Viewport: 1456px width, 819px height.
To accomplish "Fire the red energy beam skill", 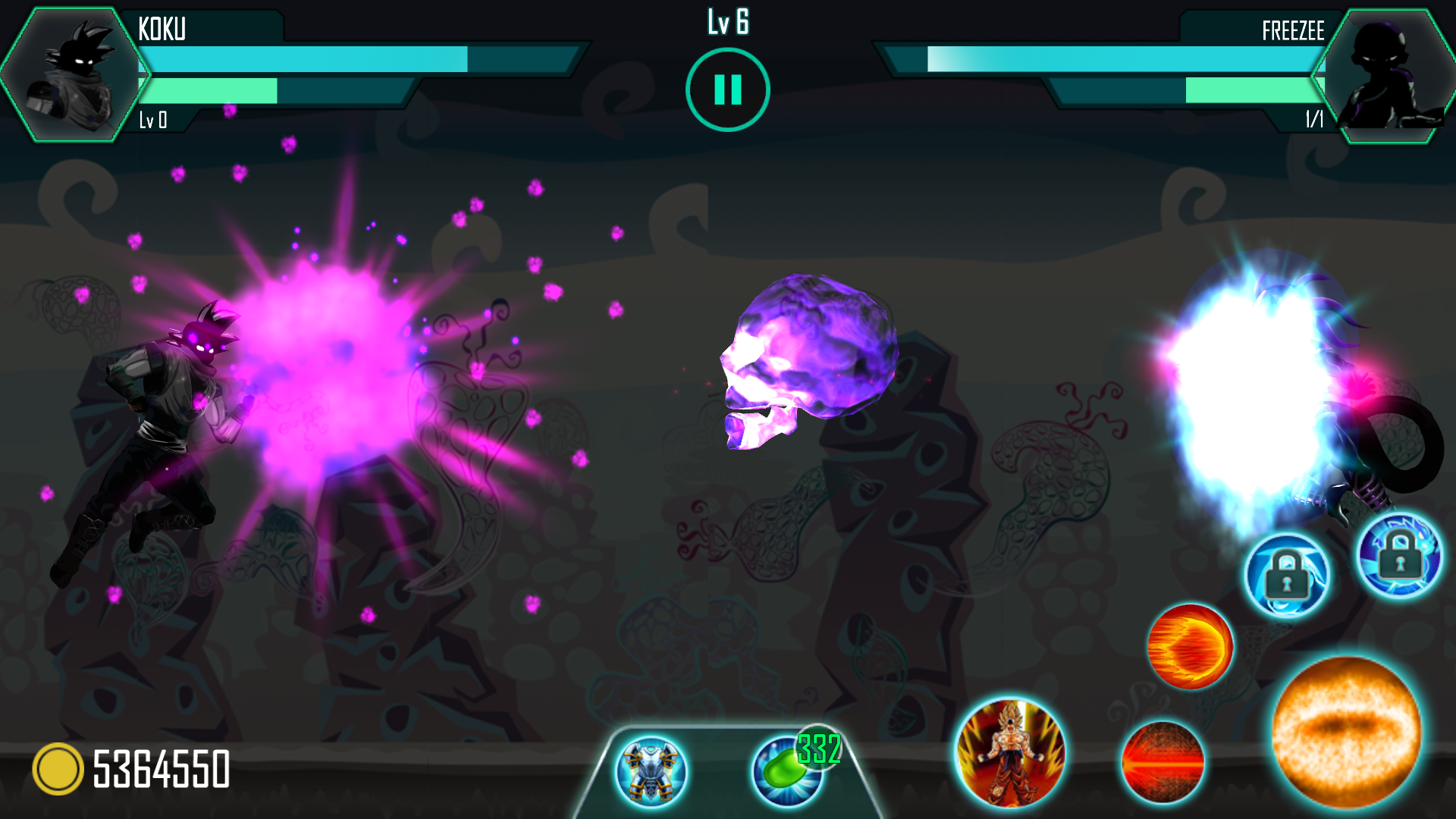I will pos(1163,761).
